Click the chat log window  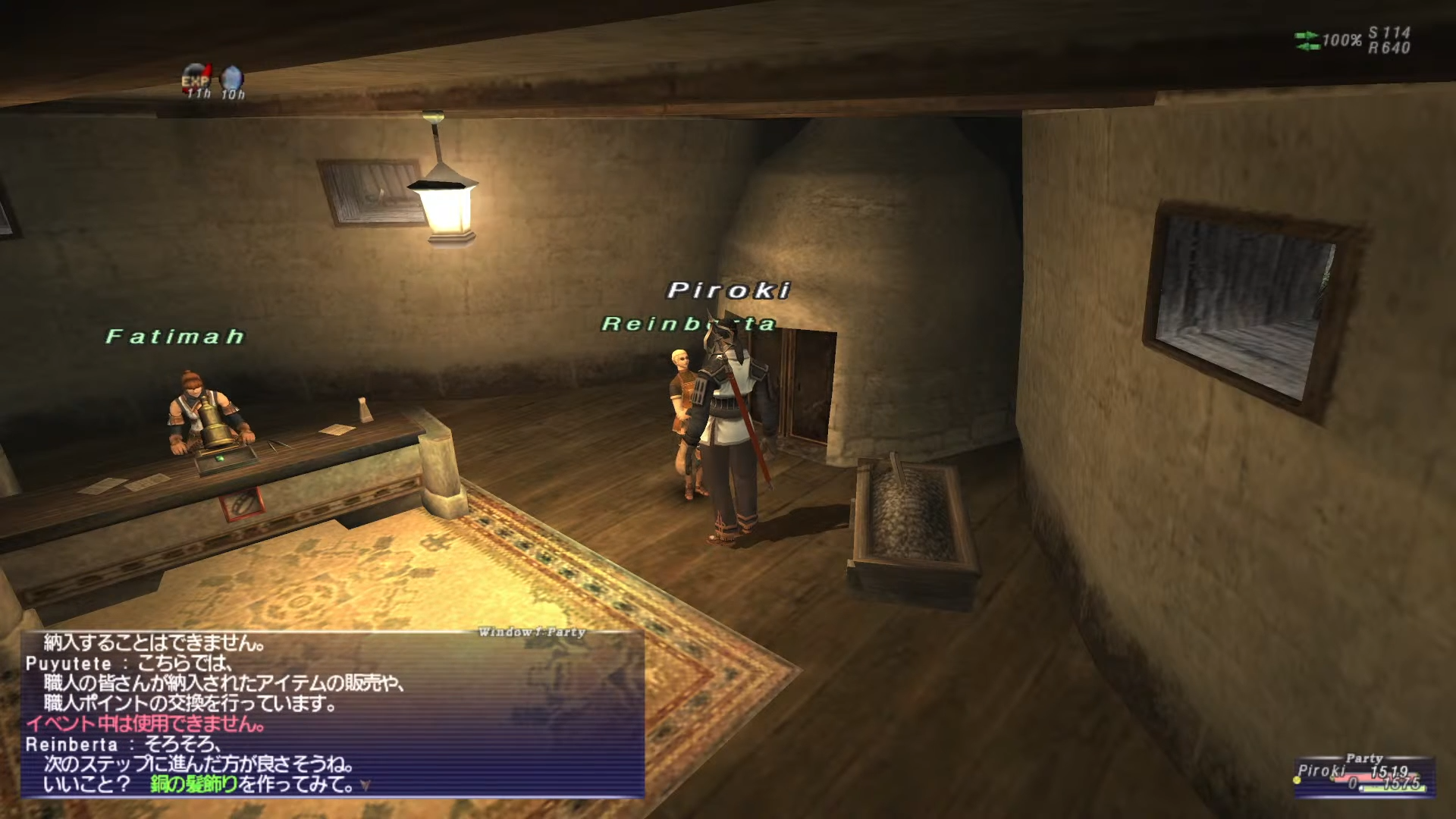click(332, 714)
